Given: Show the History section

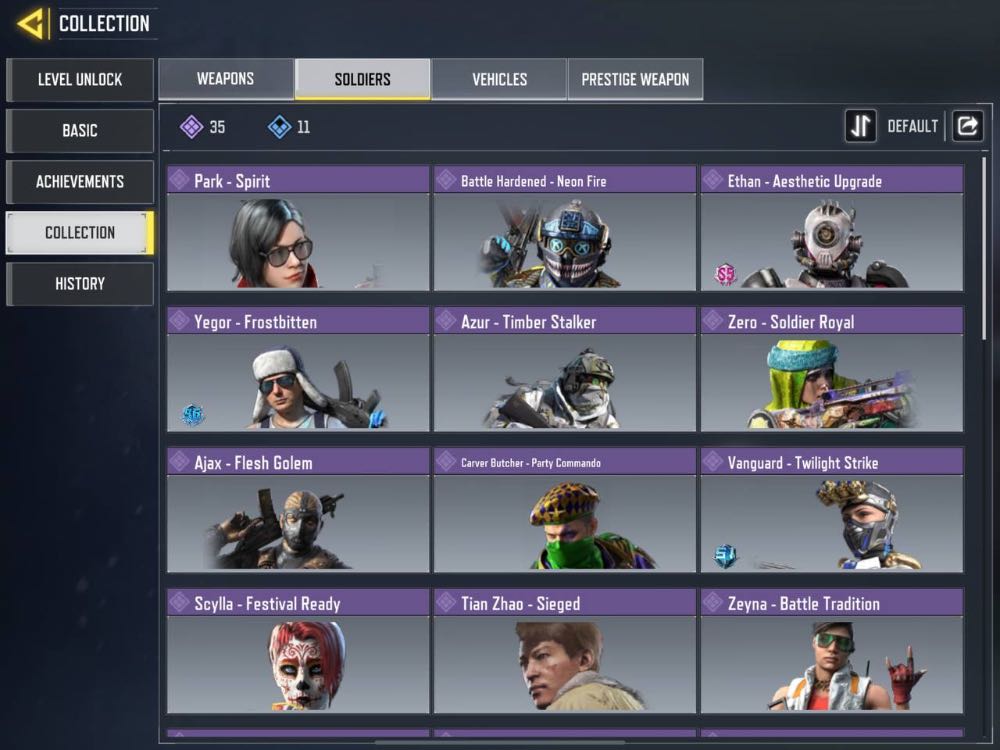Looking at the screenshot, I should [x=80, y=283].
